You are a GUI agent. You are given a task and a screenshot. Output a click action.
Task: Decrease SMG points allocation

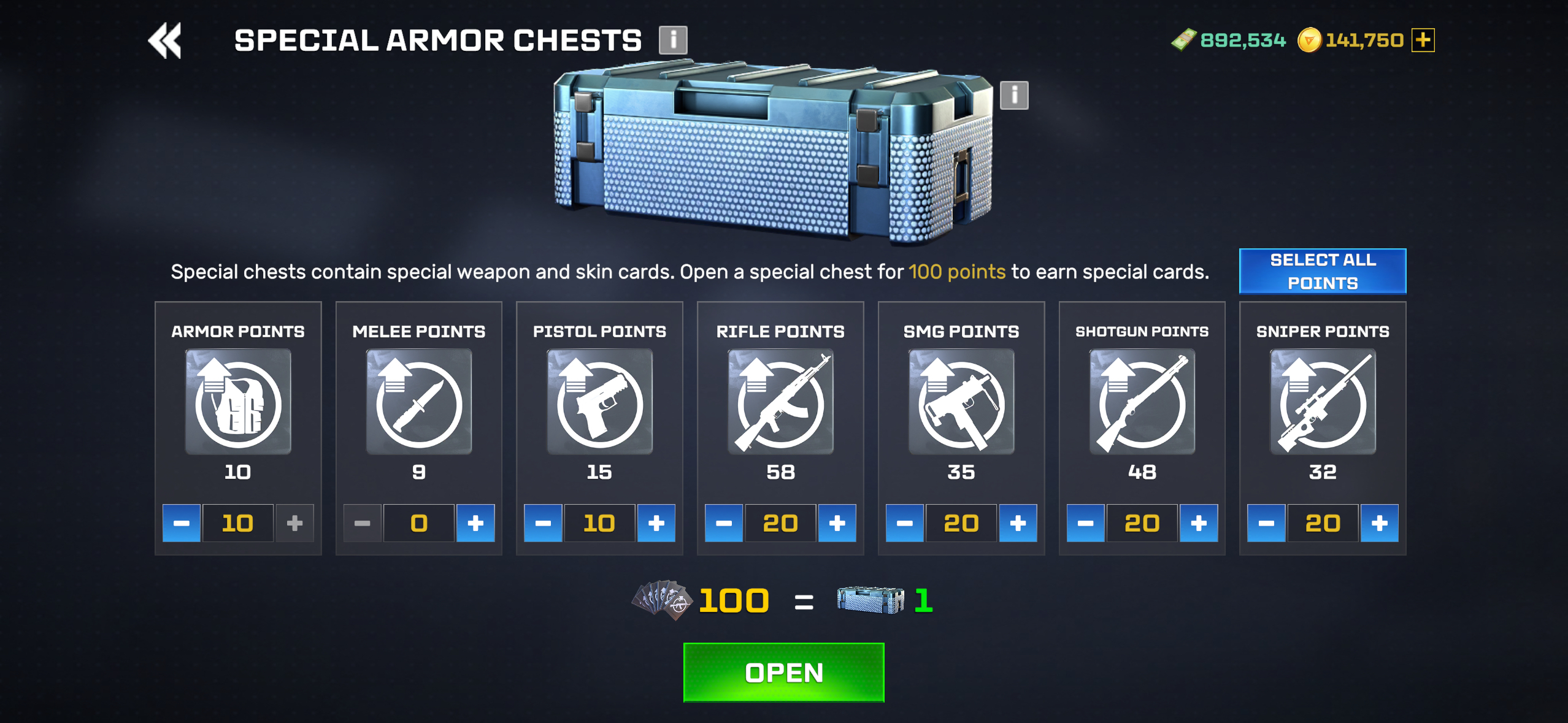[x=904, y=523]
